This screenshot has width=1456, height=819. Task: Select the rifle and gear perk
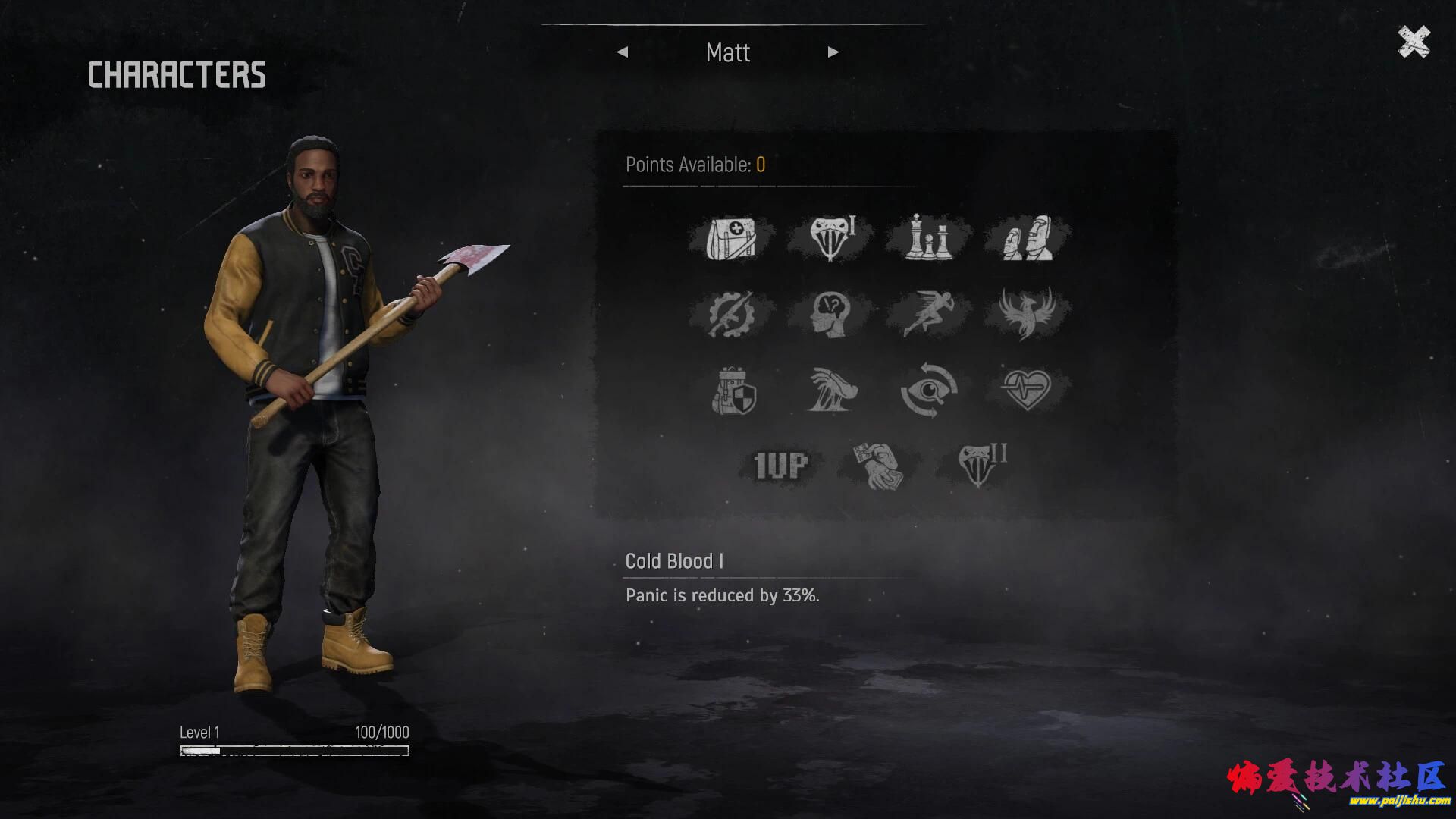pos(731,314)
